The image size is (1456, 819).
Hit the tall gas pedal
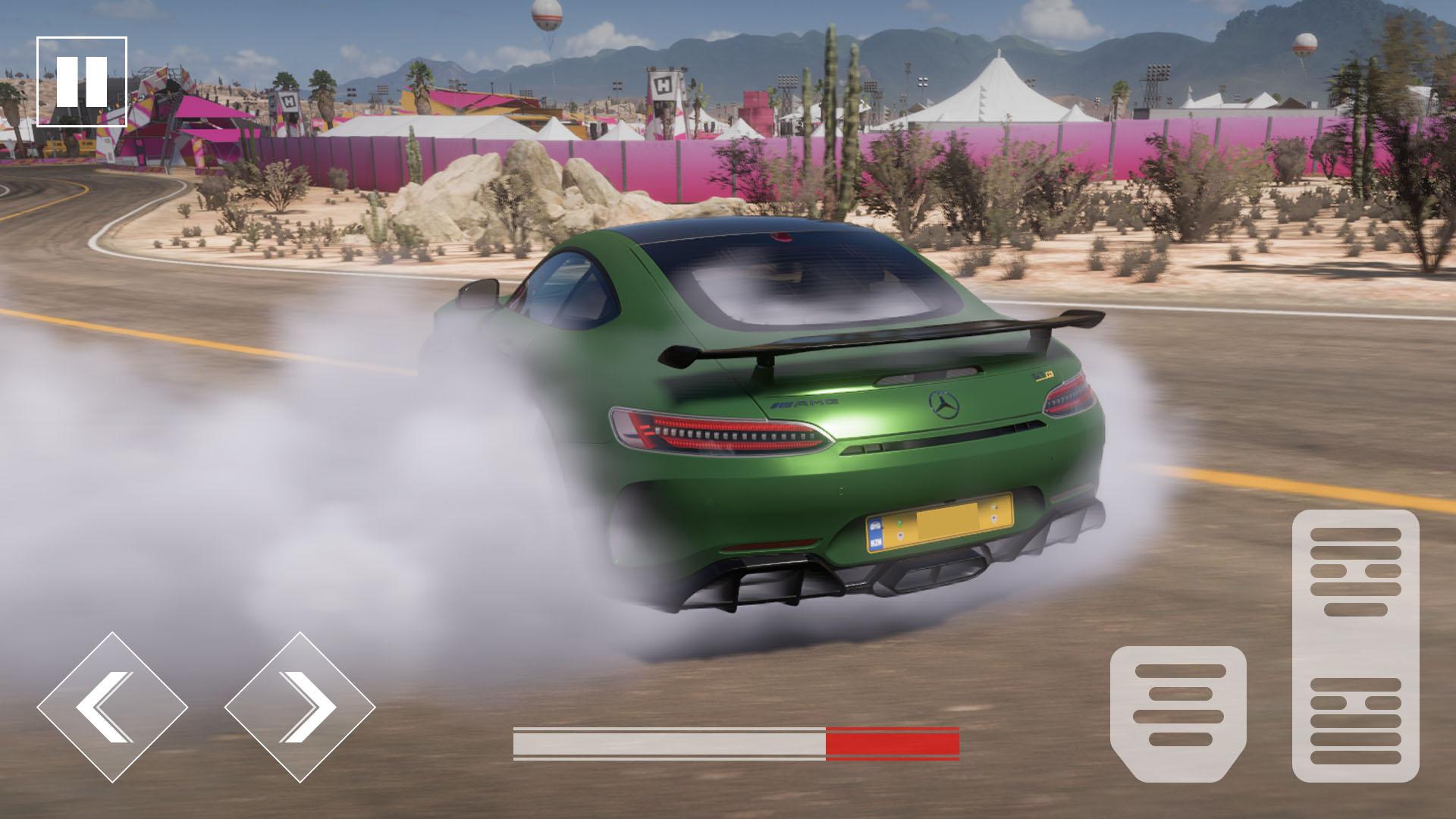coord(1355,645)
